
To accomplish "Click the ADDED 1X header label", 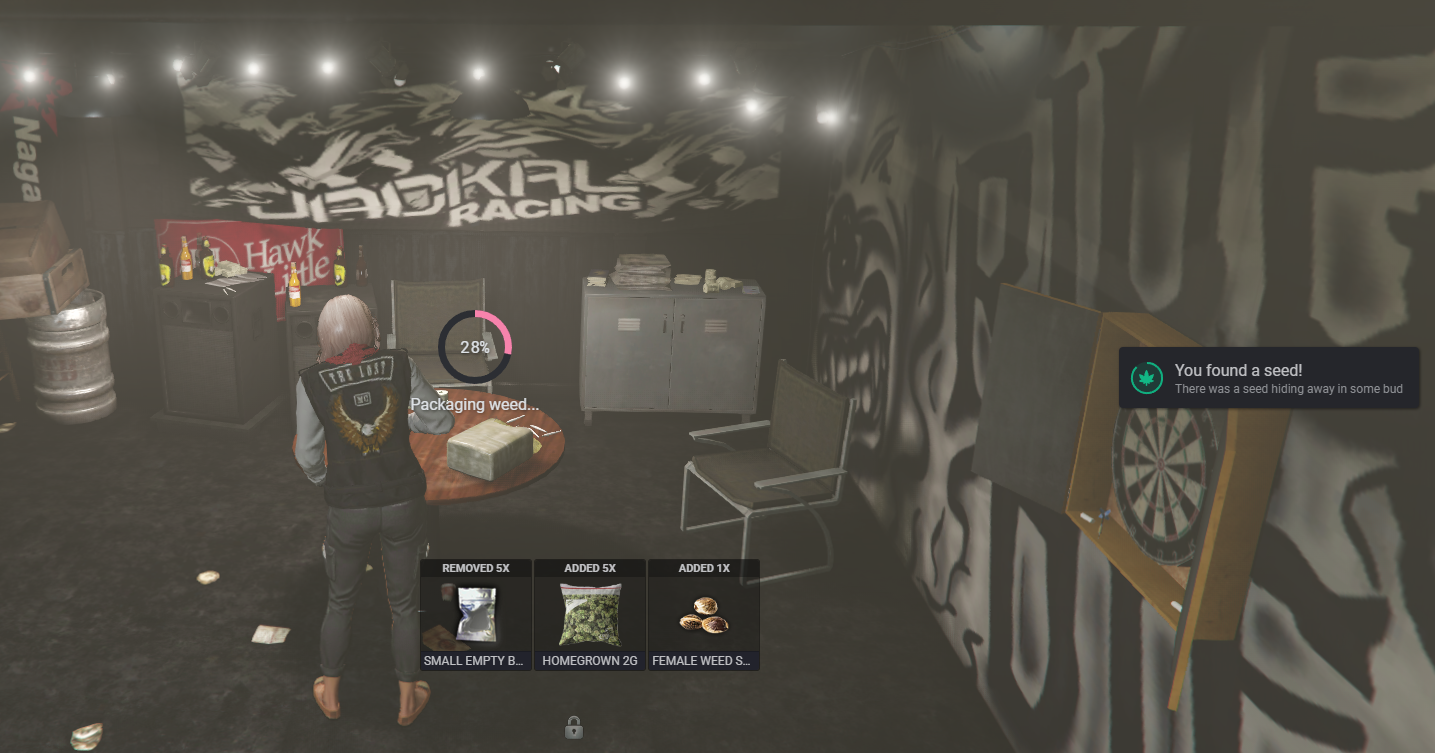I will pyautogui.click(x=704, y=567).
